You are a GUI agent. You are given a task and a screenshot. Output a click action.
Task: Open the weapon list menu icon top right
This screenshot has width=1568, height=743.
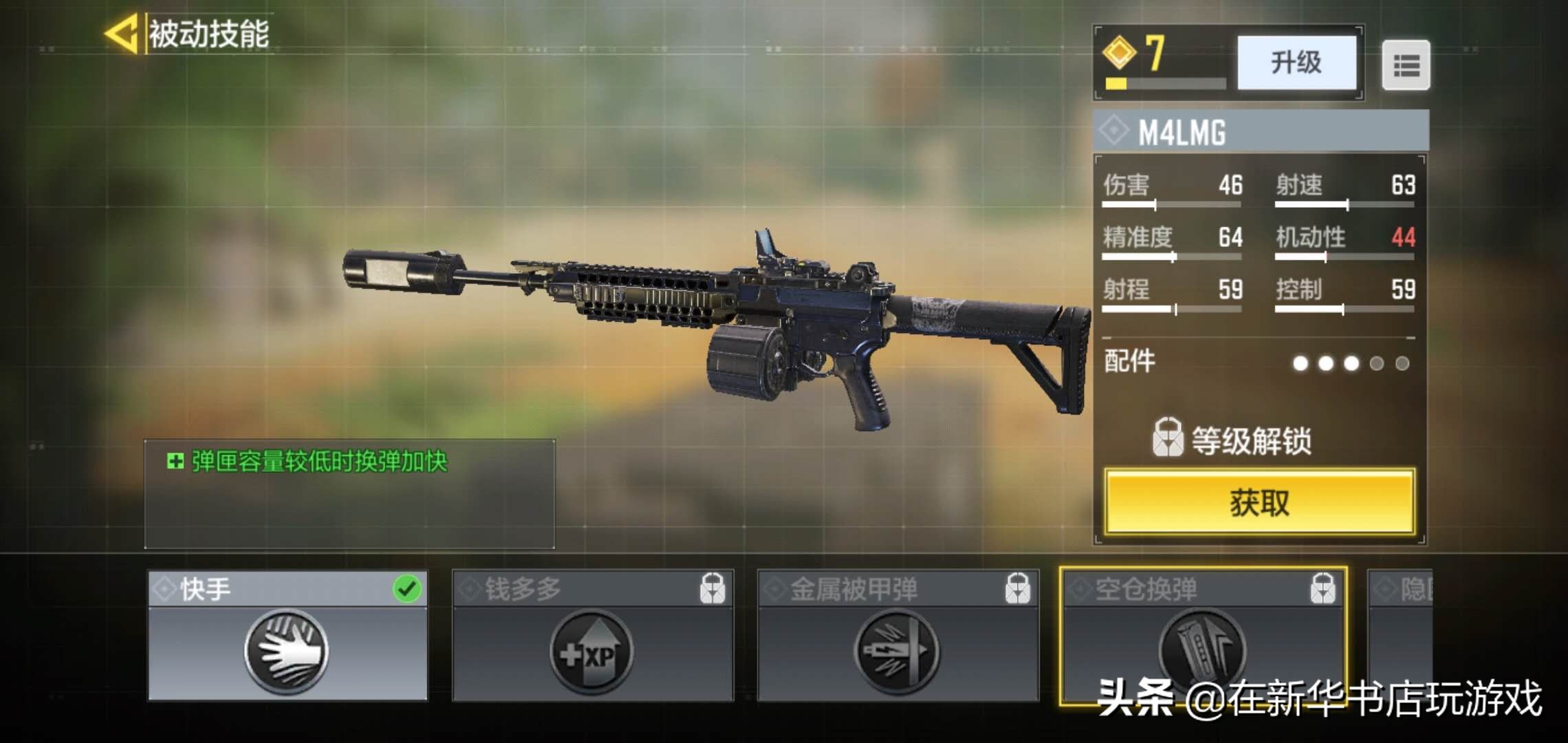click(x=1406, y=65)
